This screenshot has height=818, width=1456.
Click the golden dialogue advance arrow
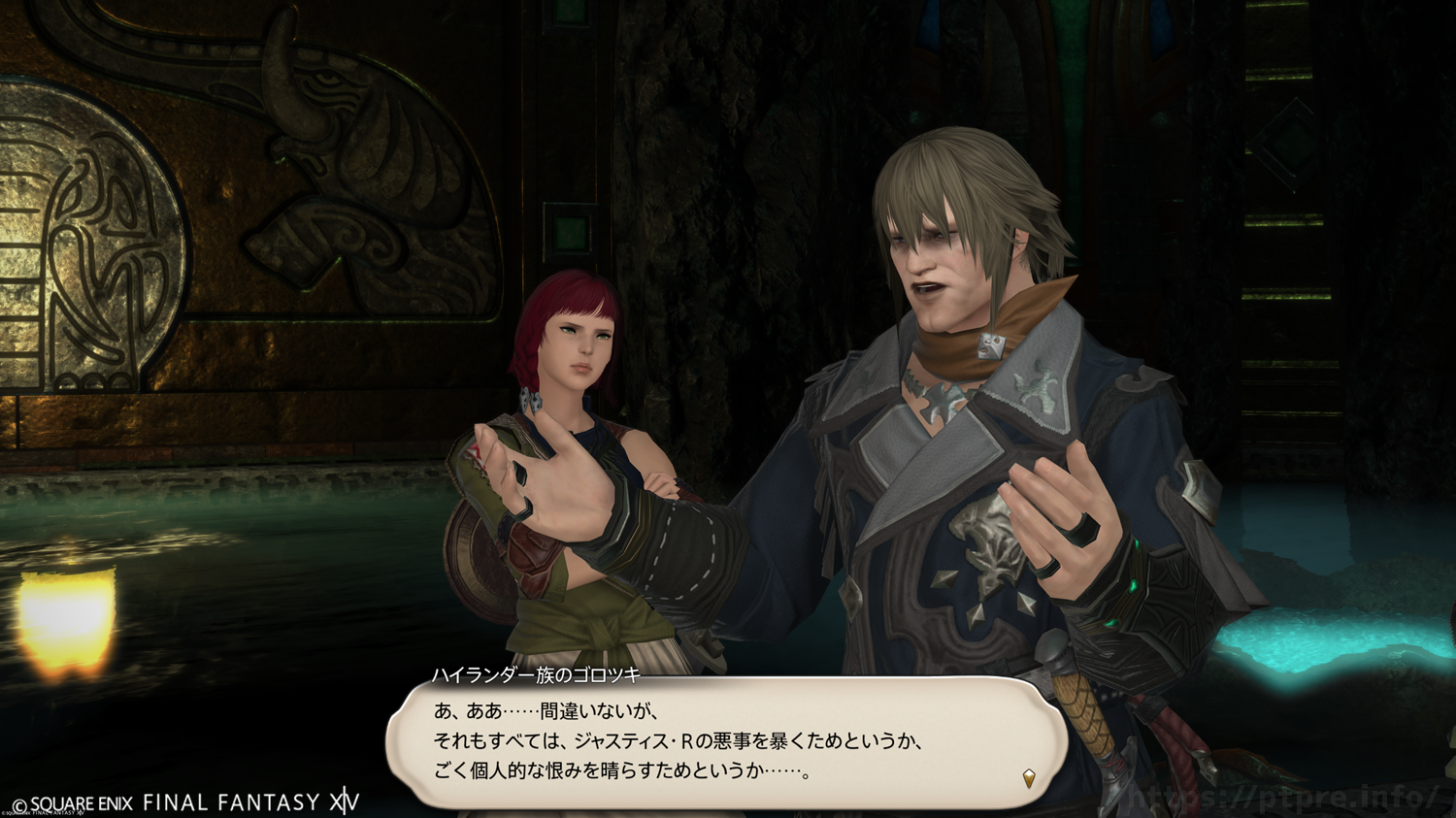[1029, 778]
